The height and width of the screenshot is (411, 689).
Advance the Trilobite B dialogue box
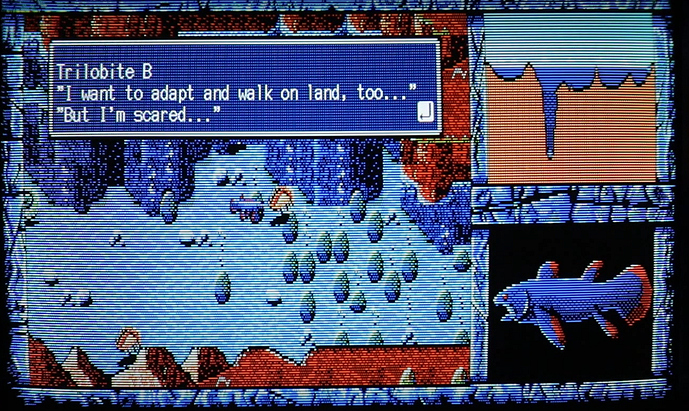pos(244,88)
